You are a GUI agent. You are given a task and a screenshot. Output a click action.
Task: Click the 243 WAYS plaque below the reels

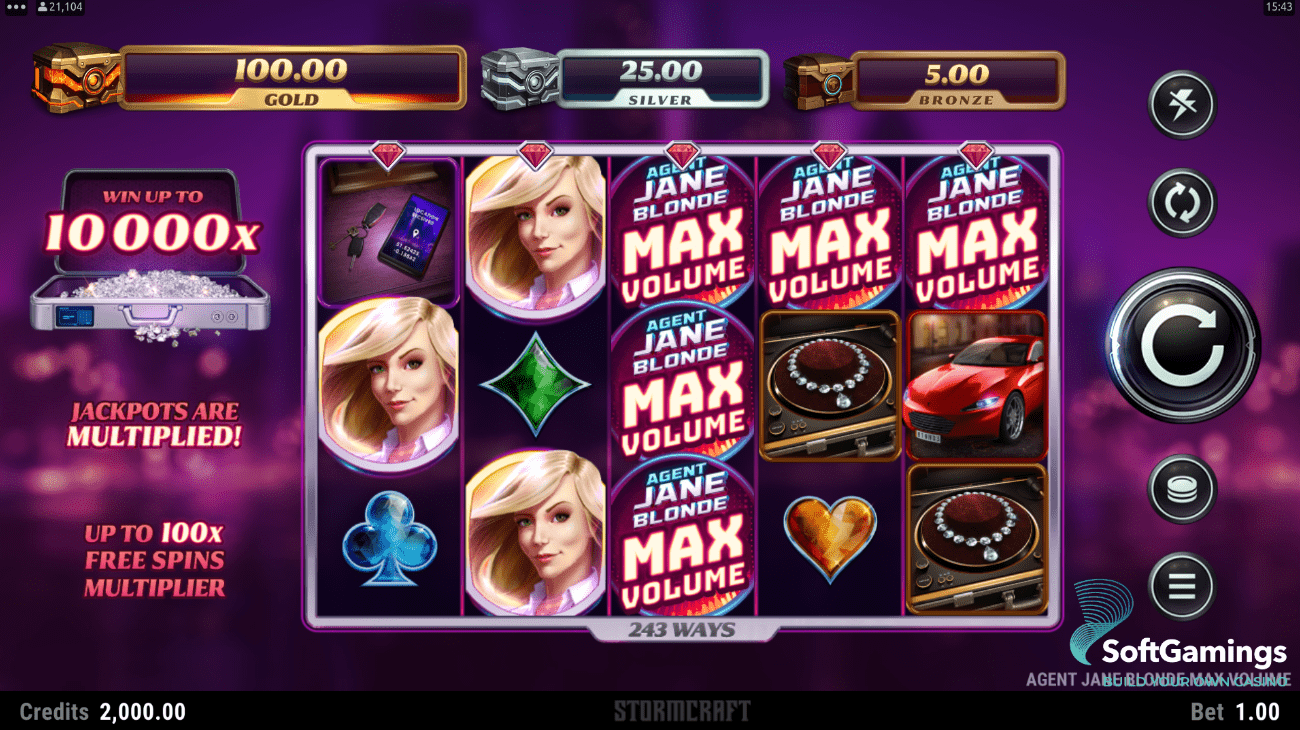coord(683,629)
